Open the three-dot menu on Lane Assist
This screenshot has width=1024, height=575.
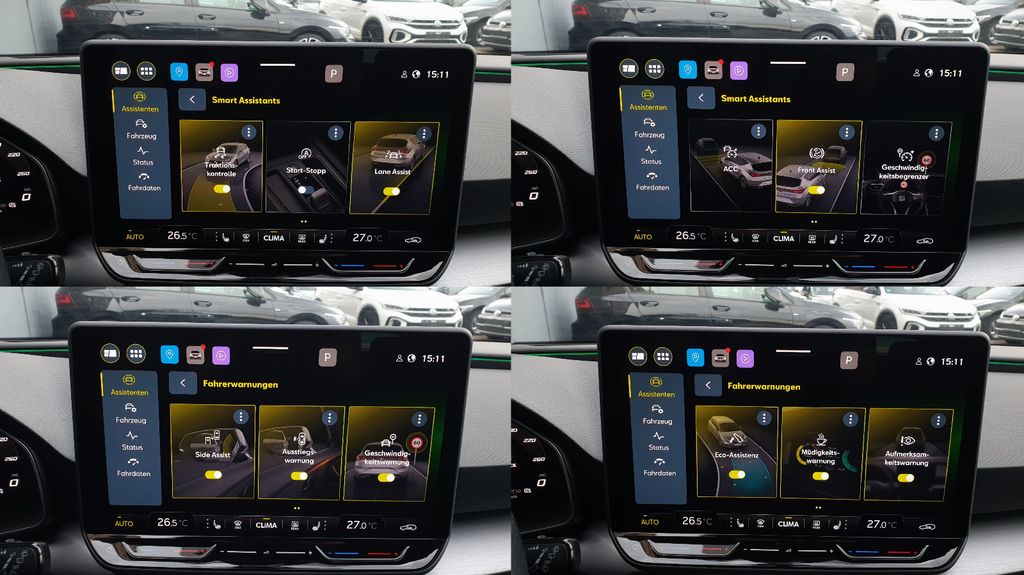[424, 133]
